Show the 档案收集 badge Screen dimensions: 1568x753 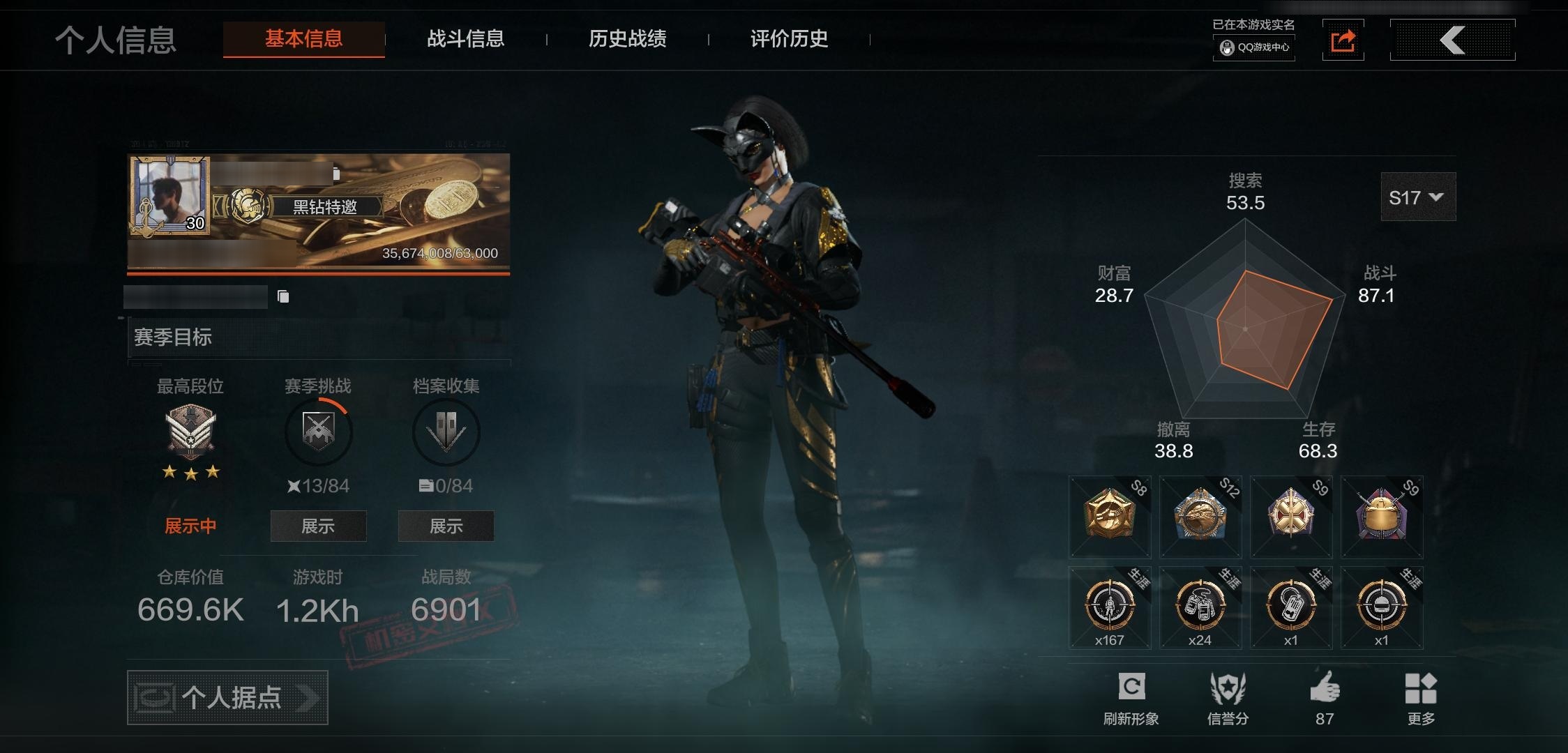446,526
